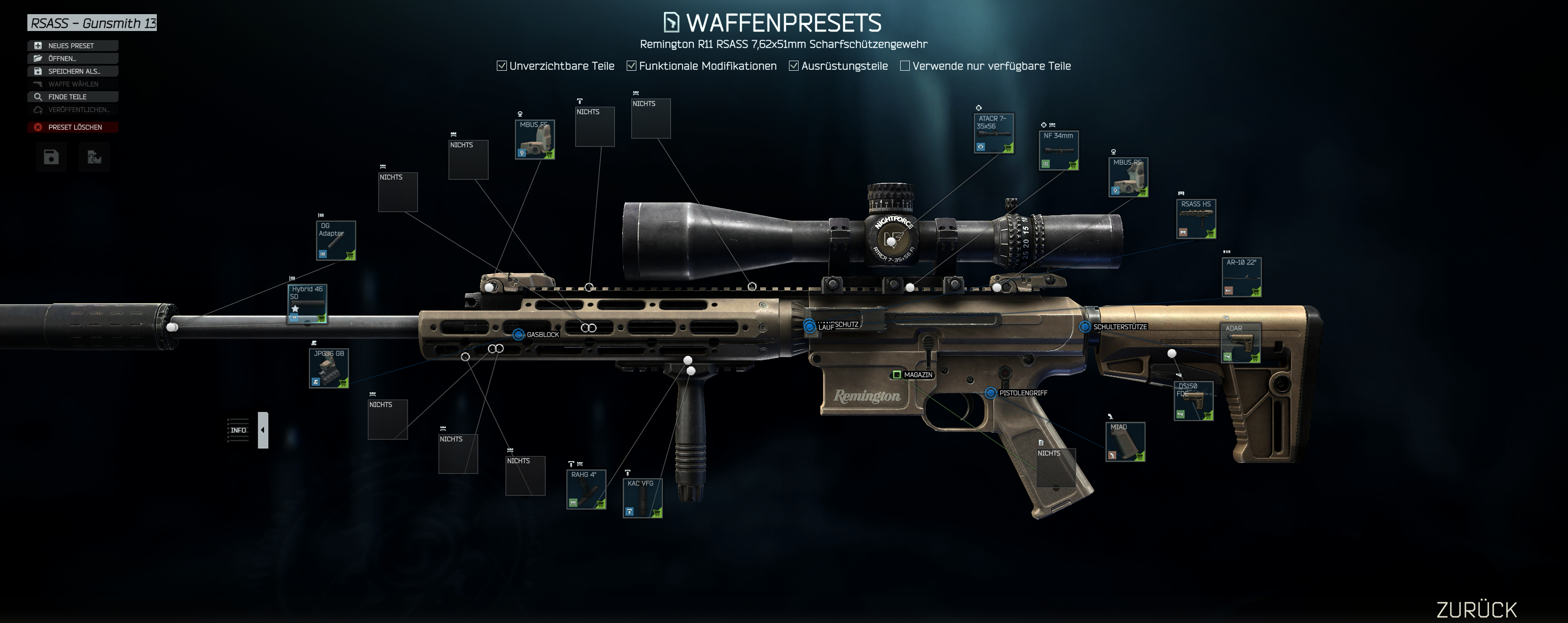Select the AR-10 22" barrel slot
The image size is (1568, 623).
(x=1241, y=277)
